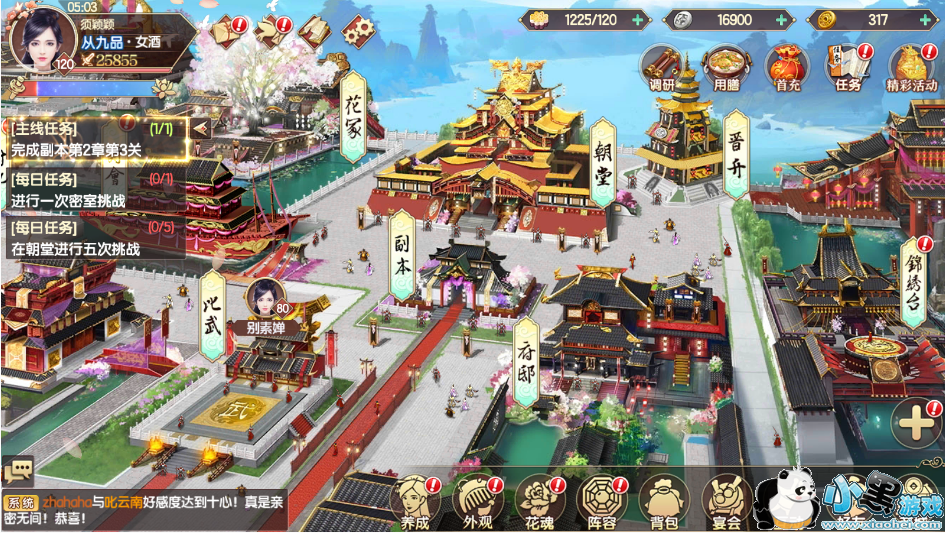Select the 主线任务 main quest entry
Viewport: 945px width, 533px height.
[x=95, y=139]
